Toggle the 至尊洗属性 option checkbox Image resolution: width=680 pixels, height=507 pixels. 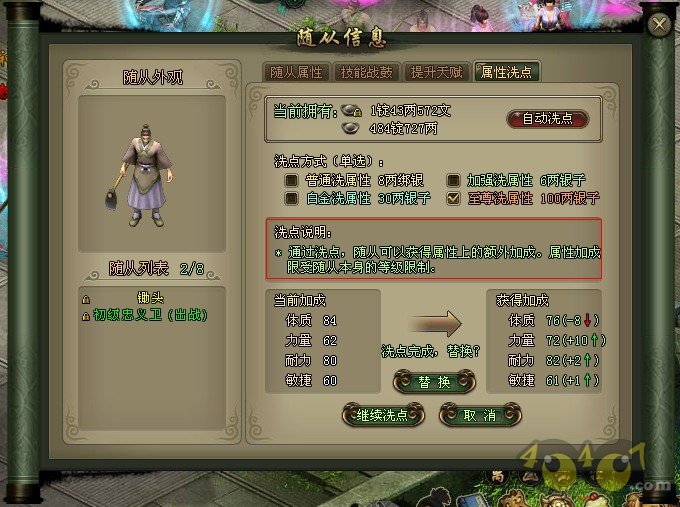[x=453, y=198]
